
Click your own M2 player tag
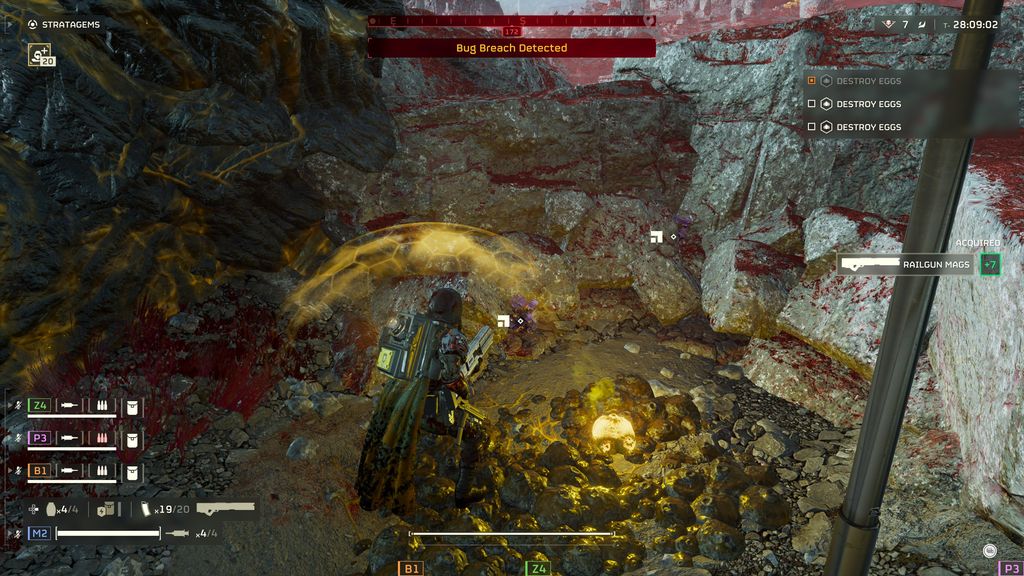[x=40, y=533]
